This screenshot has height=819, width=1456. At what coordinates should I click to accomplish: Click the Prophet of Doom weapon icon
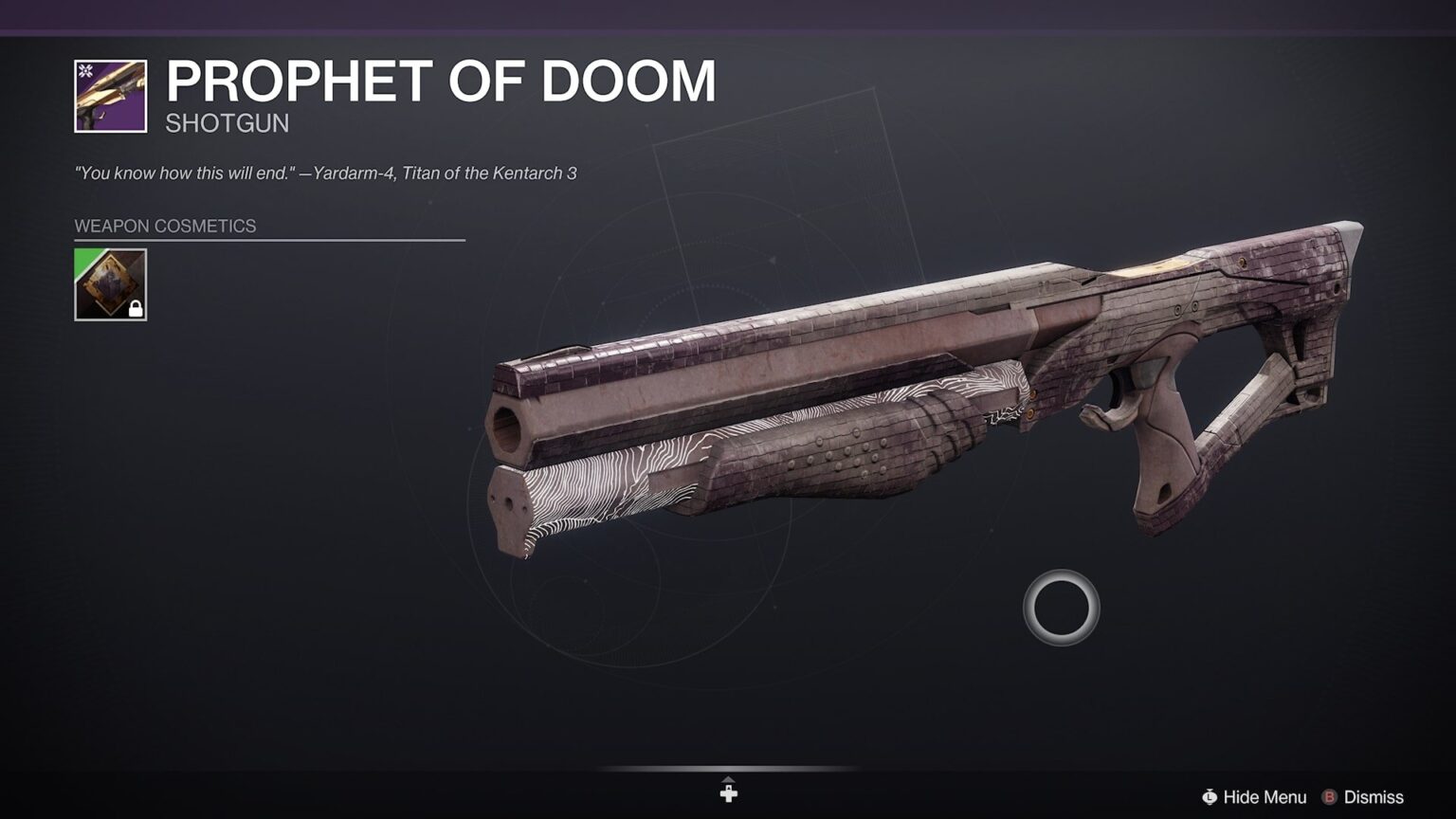(109, 95)
